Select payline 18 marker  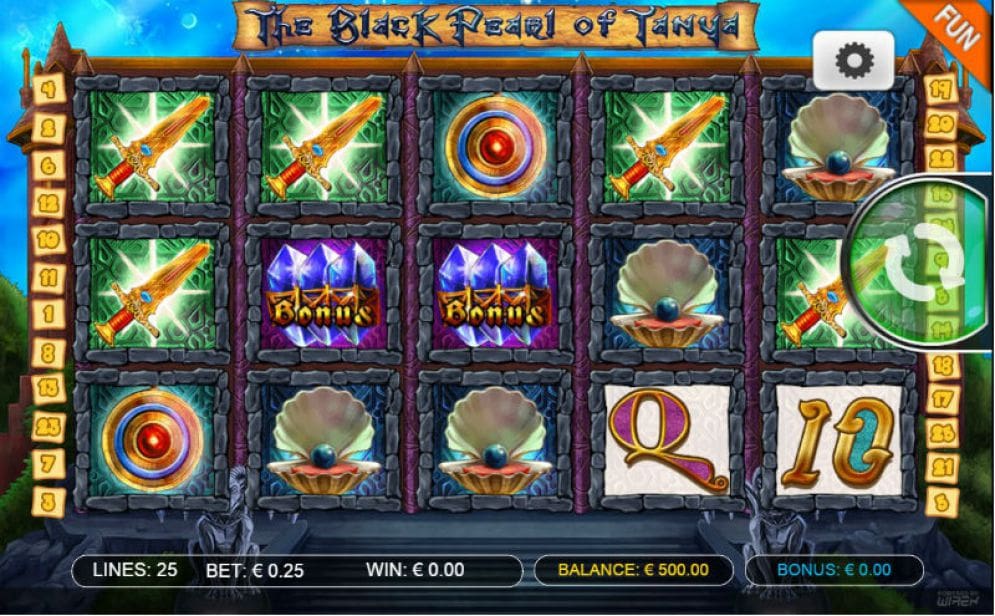tap(941, 366)
